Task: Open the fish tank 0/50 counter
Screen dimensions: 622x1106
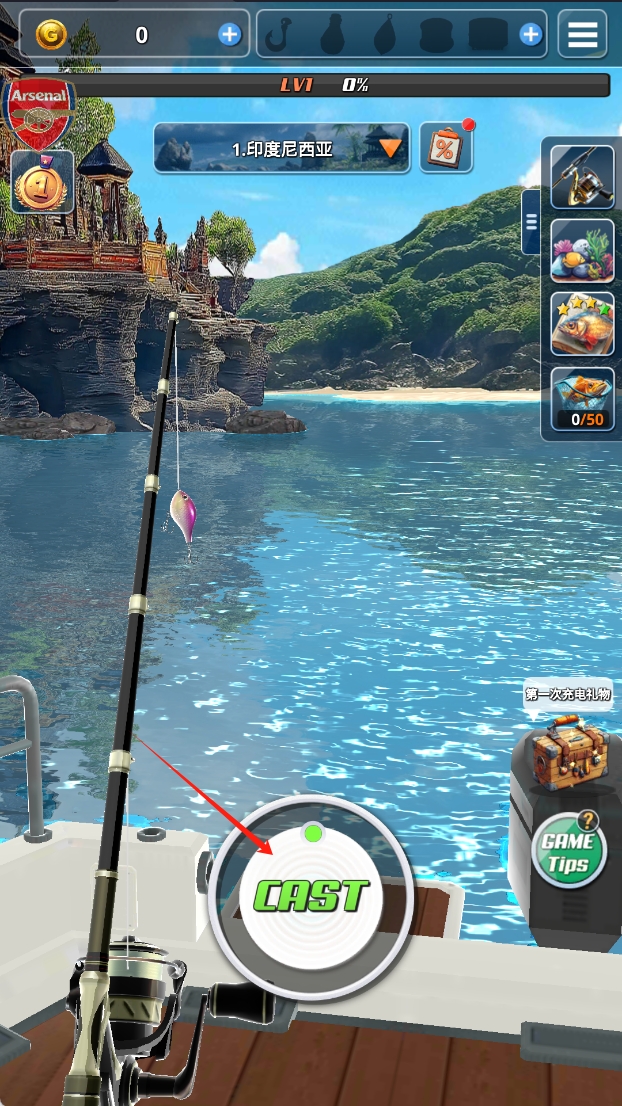Action: coord(582,398)
